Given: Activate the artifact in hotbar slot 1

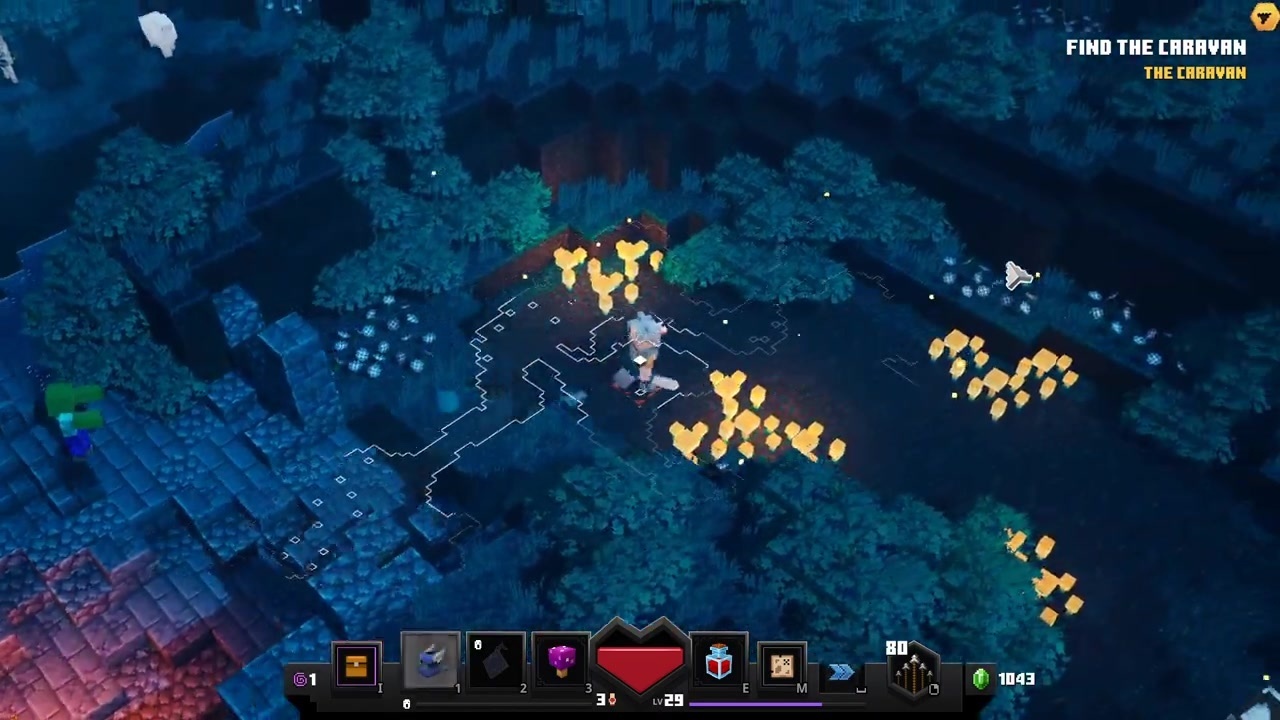Looking at the screenshot, I should tap(430, 662).
